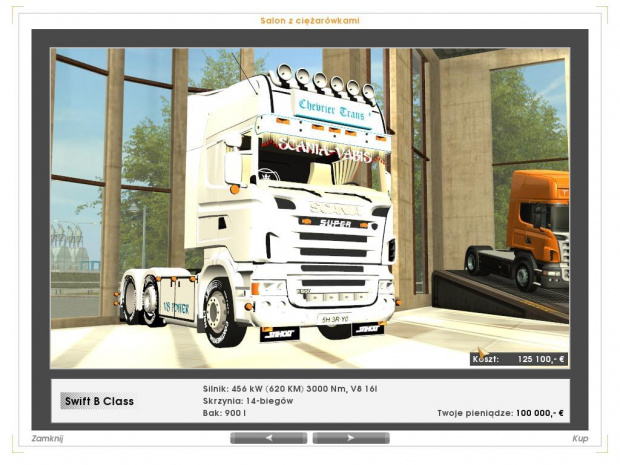Viewport: 620px width, 465px height.
Task: Show the previous truck with left arrow
Action: click(268, 438)
